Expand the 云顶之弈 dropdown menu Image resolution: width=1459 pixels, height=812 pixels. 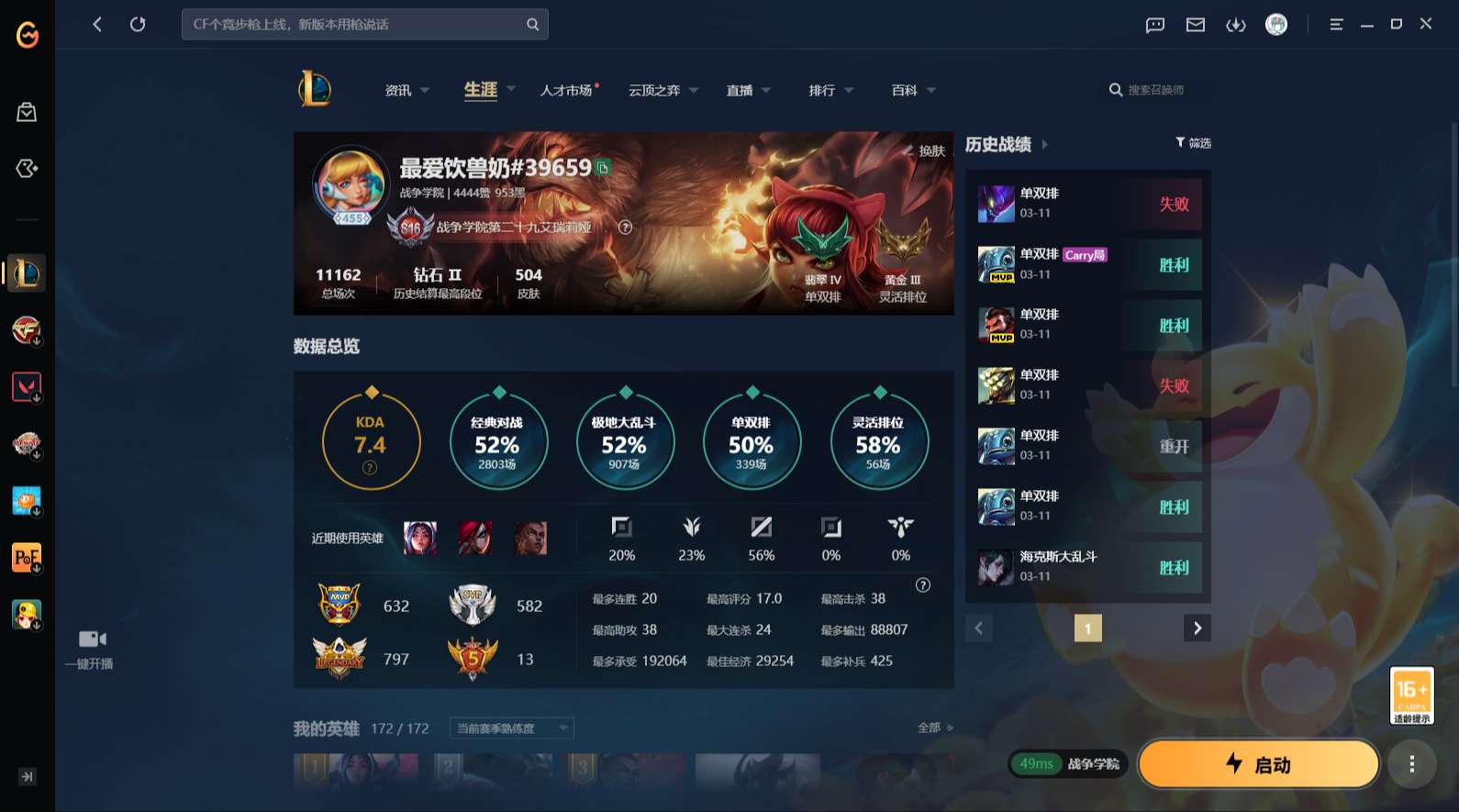[693, 90]
